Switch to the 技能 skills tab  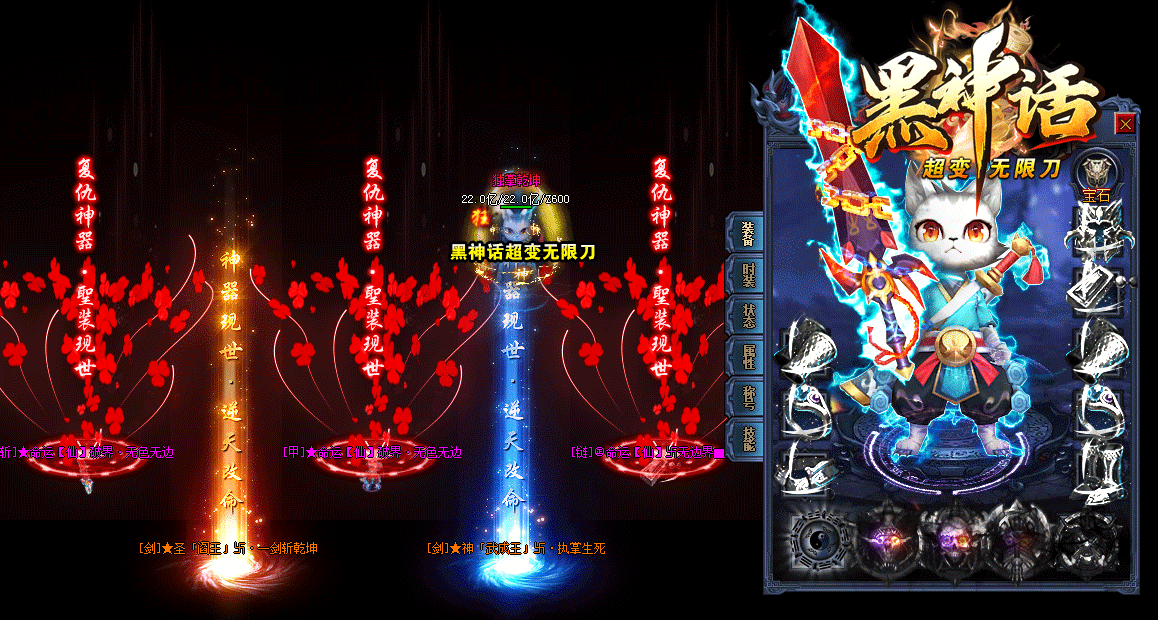coord(748,438)
